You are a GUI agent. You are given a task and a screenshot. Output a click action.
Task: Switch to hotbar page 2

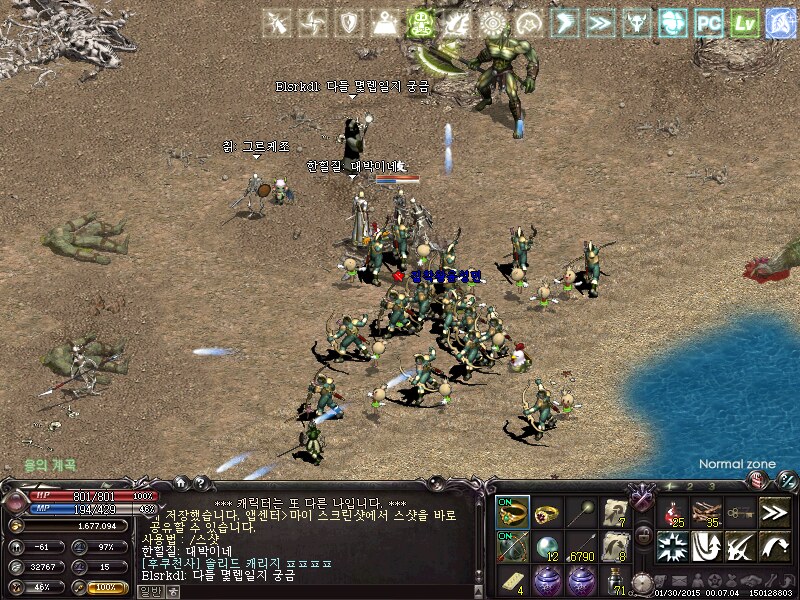pos(689,486)
